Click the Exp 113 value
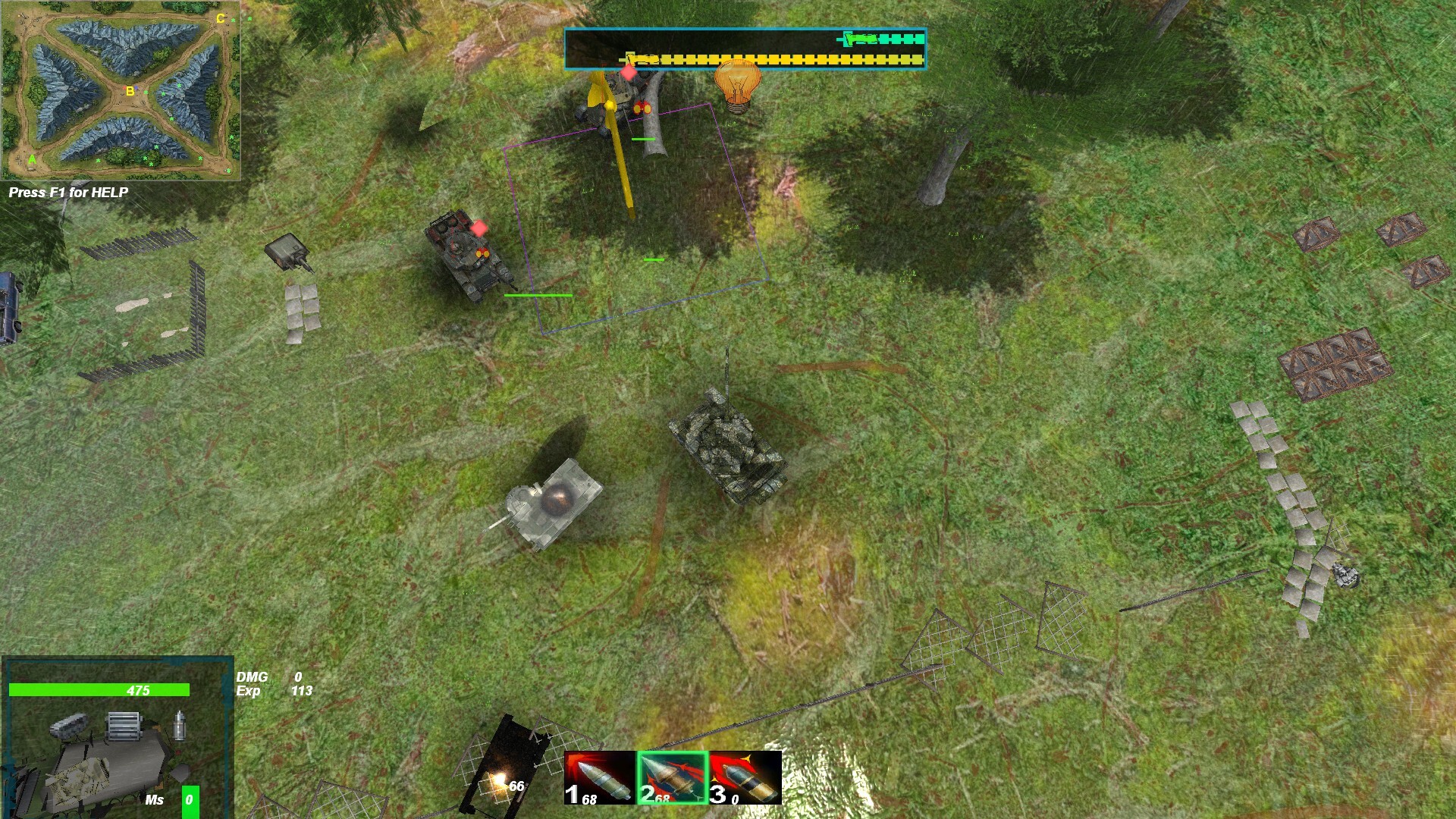 coord(303,691)
